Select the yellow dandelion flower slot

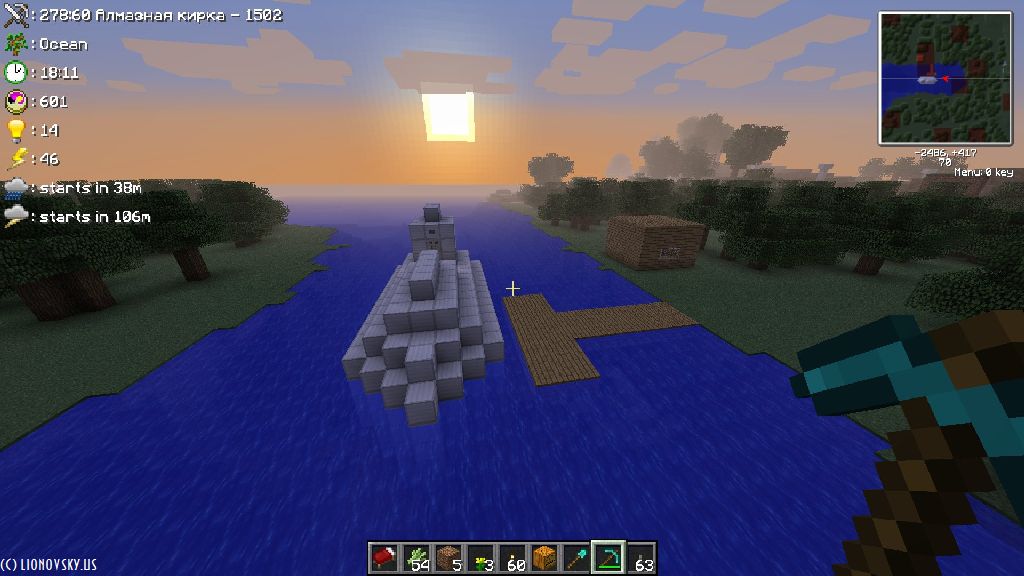coord(480,558)
